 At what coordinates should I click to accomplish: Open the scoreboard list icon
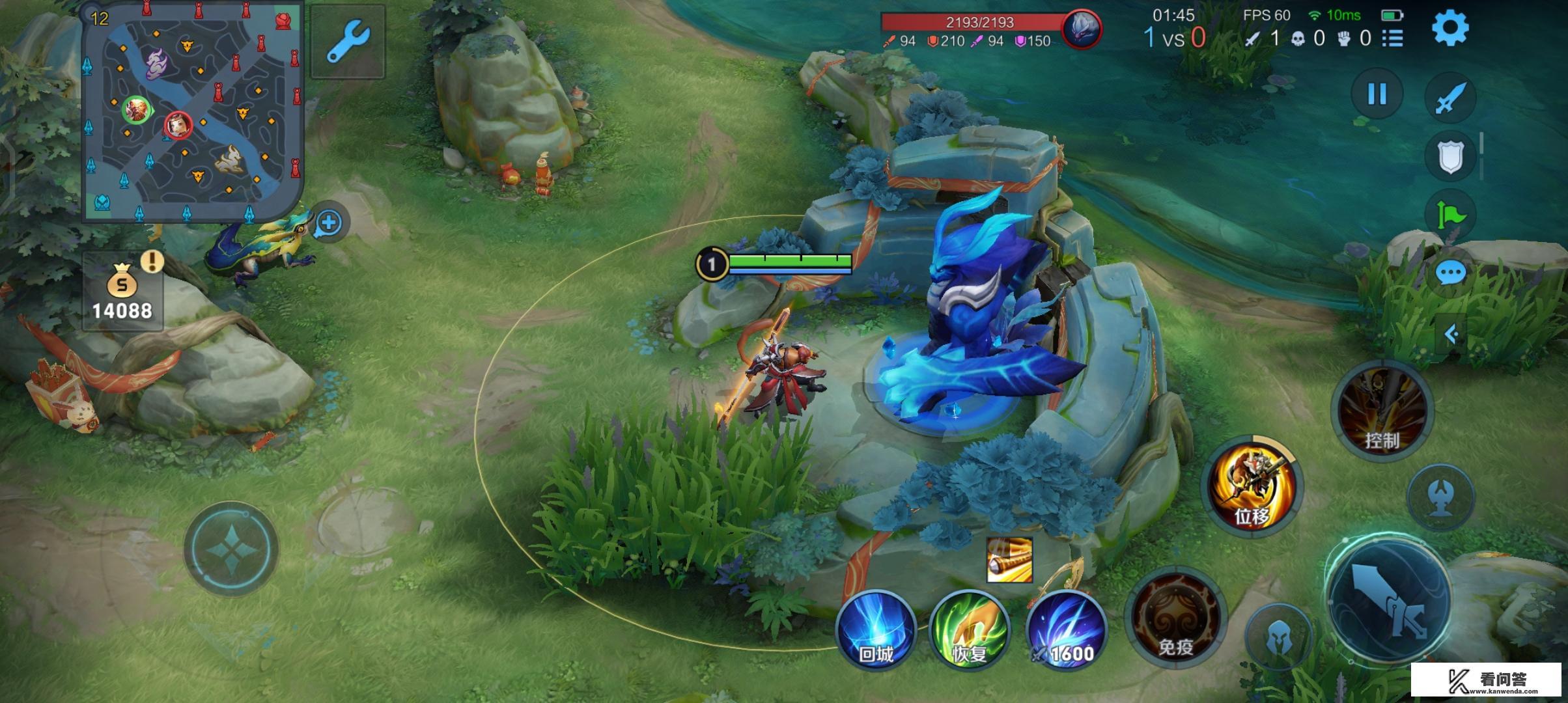1392,38
